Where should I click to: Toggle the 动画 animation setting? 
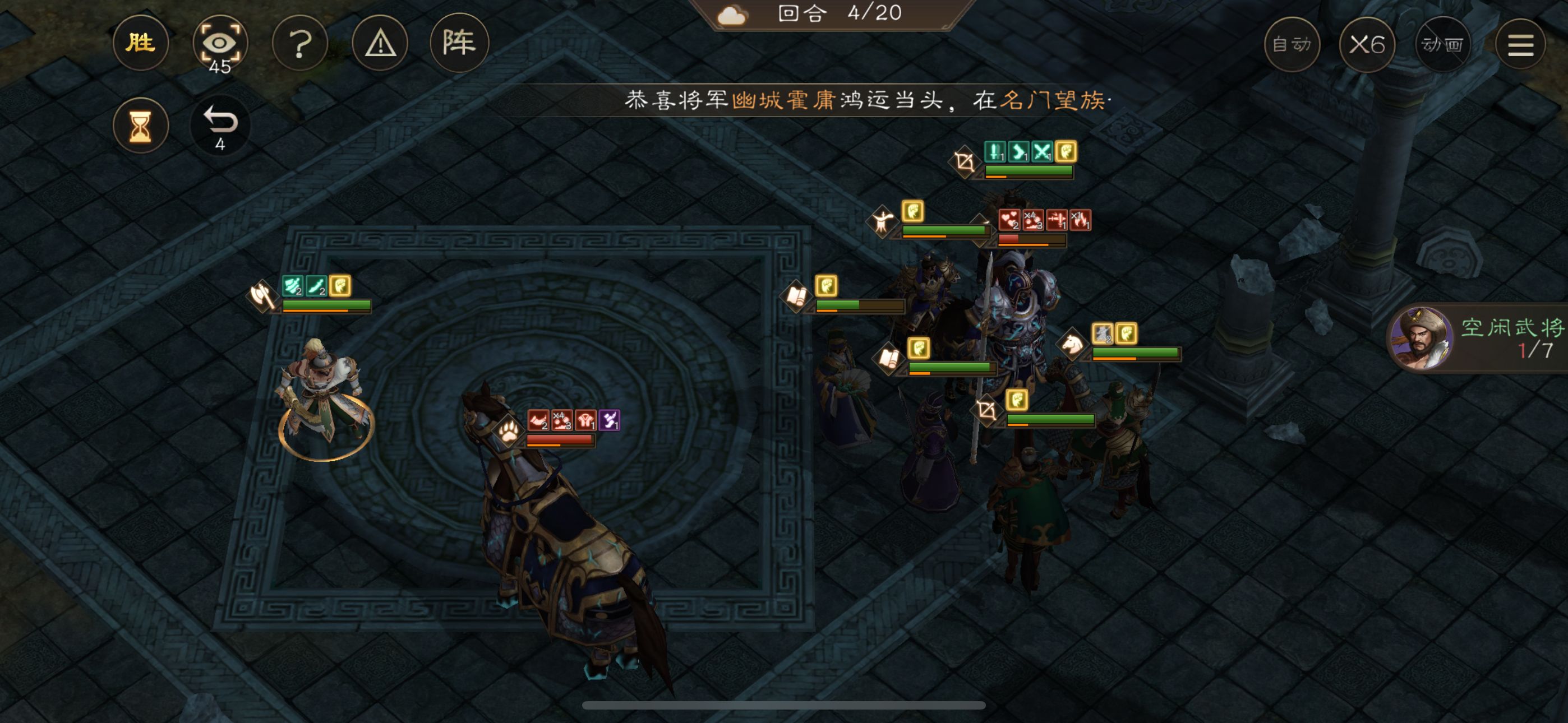(x=1442, y=43)
